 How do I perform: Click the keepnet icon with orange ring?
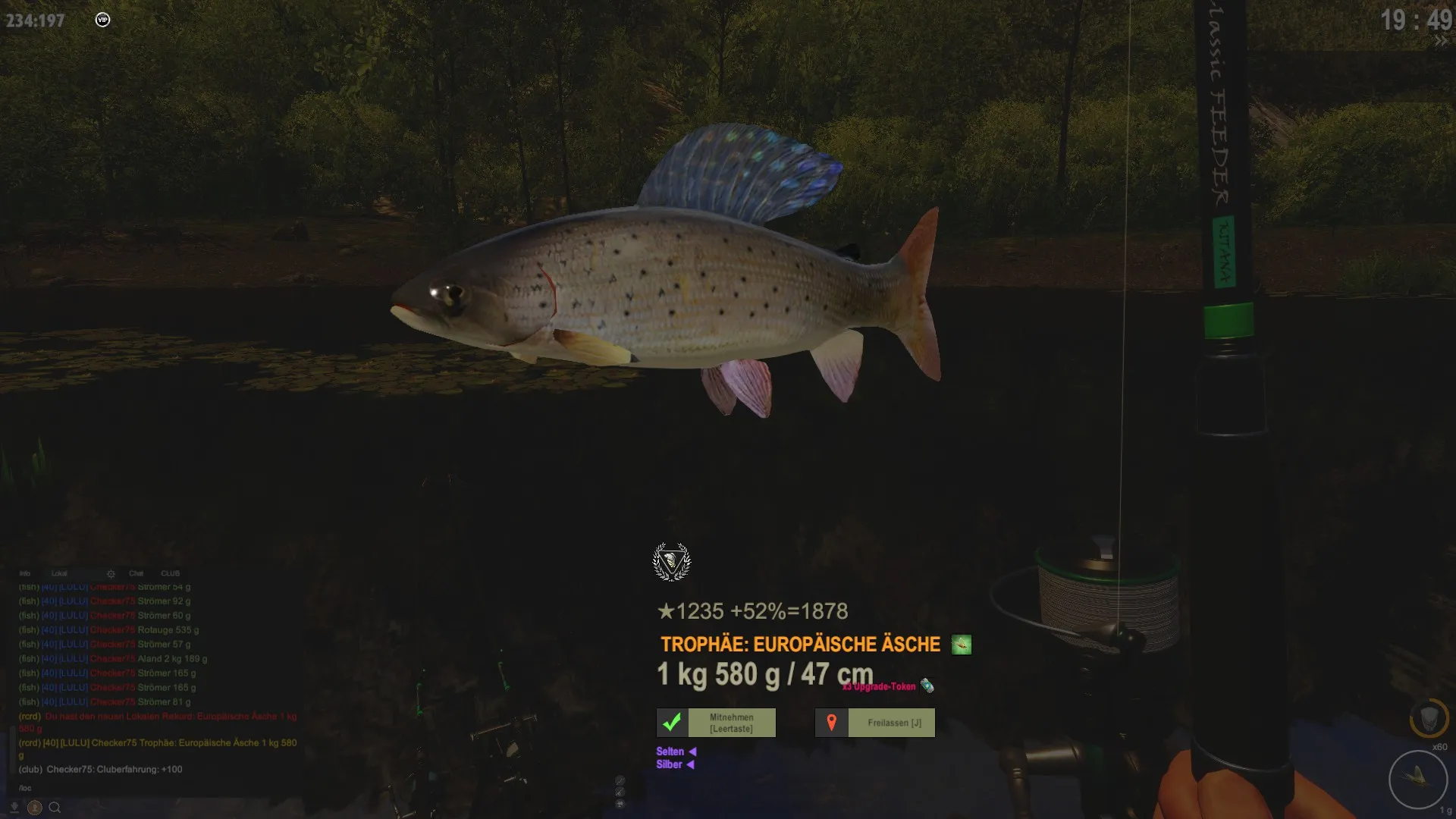1429,717
